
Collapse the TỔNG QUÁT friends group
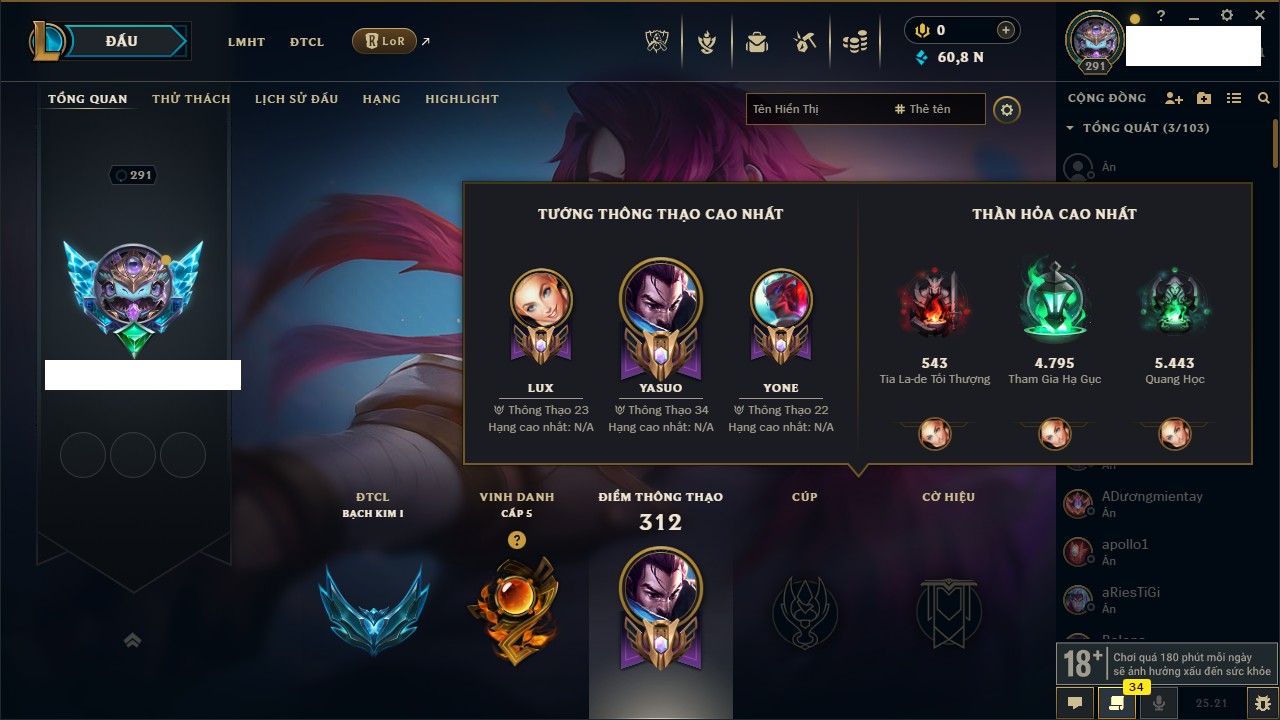pos(1070,128)
